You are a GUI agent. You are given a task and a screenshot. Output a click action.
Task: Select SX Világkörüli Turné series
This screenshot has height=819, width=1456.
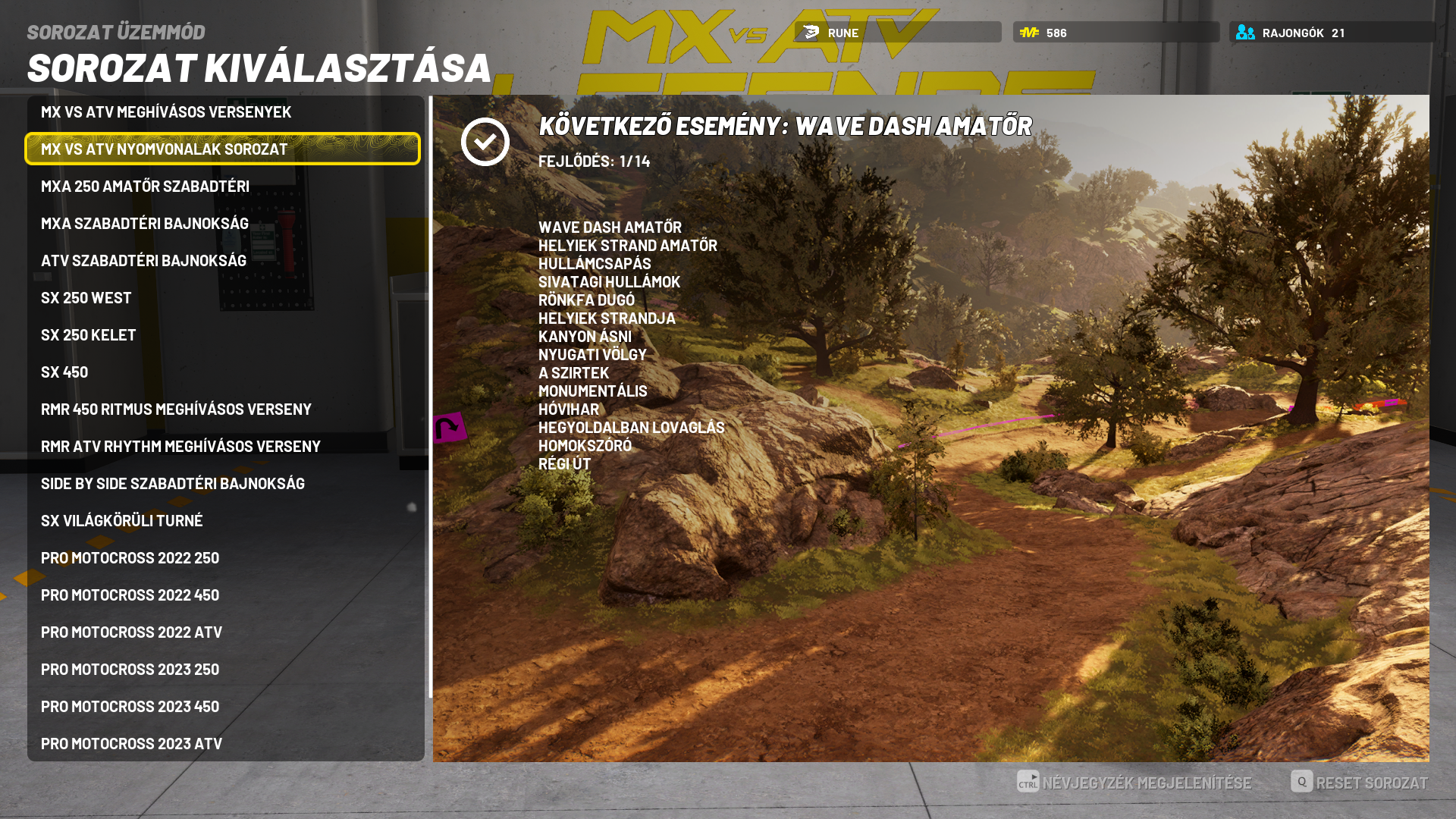[122, 521]
